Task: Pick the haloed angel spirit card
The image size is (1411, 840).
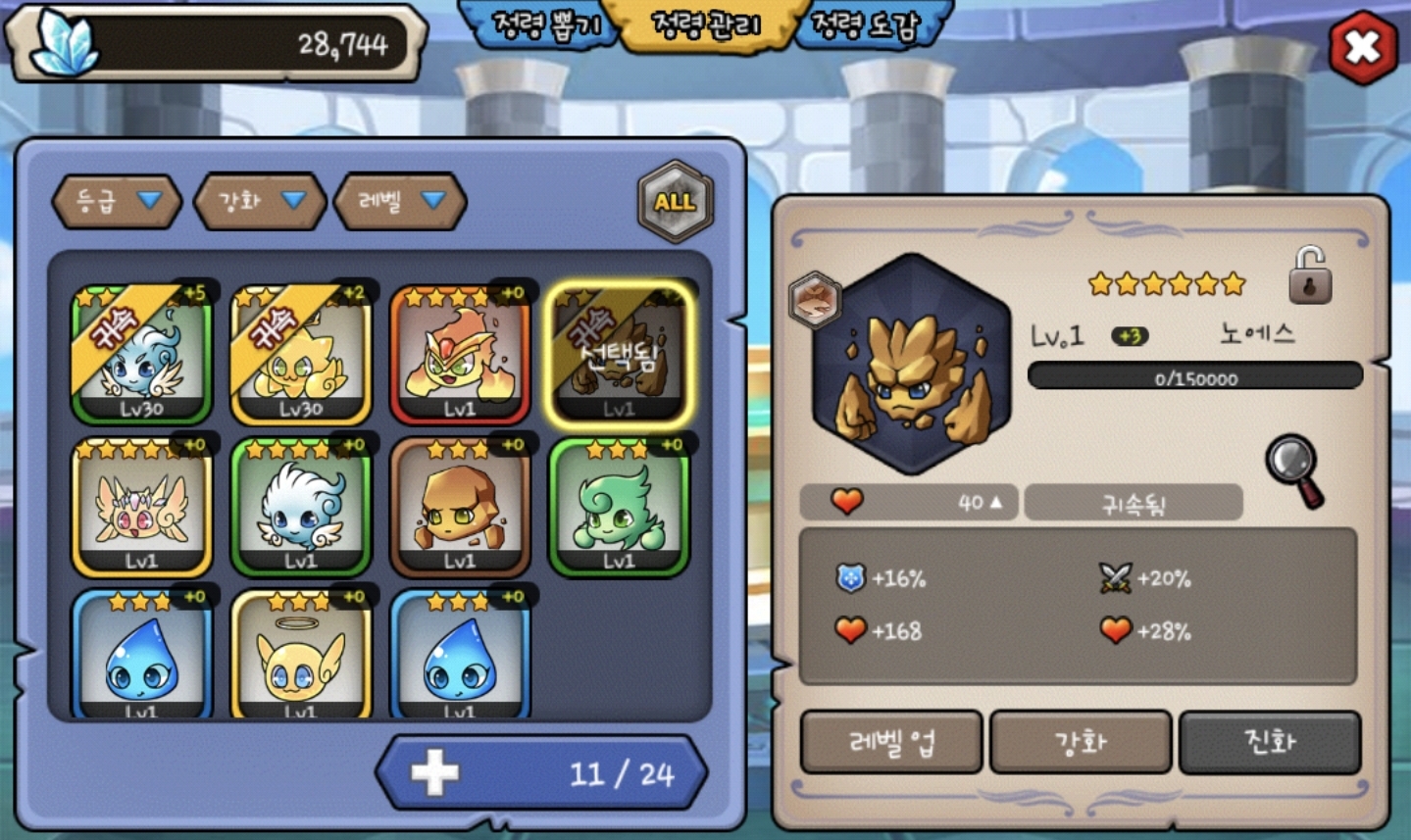Action: (x=301, y=657)
